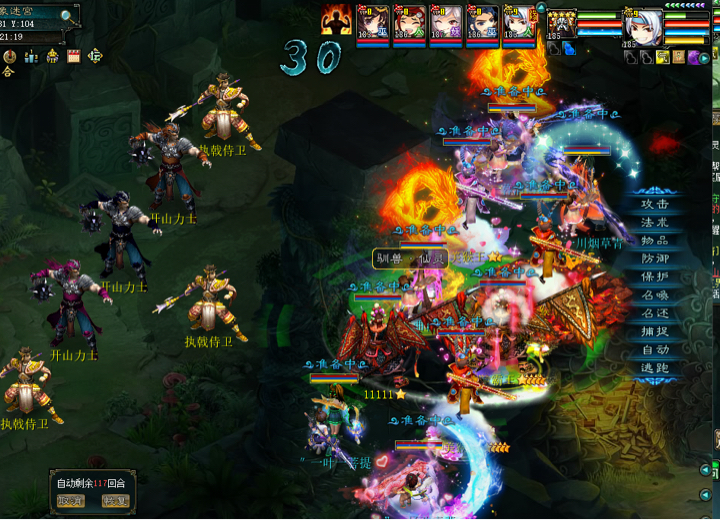Choose the 防御 (Defend) command
Viewport: 720px width, 520px height.
655,258
